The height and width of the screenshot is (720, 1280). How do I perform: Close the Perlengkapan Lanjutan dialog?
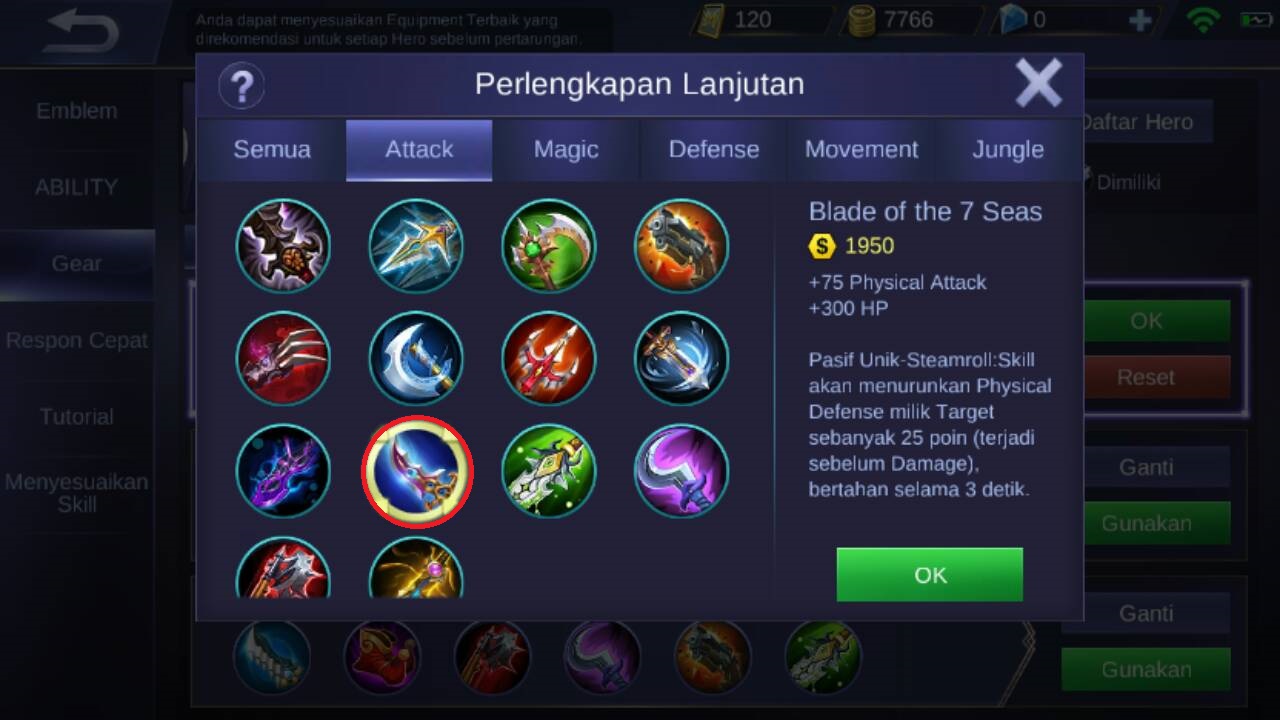pos(1038,83)
